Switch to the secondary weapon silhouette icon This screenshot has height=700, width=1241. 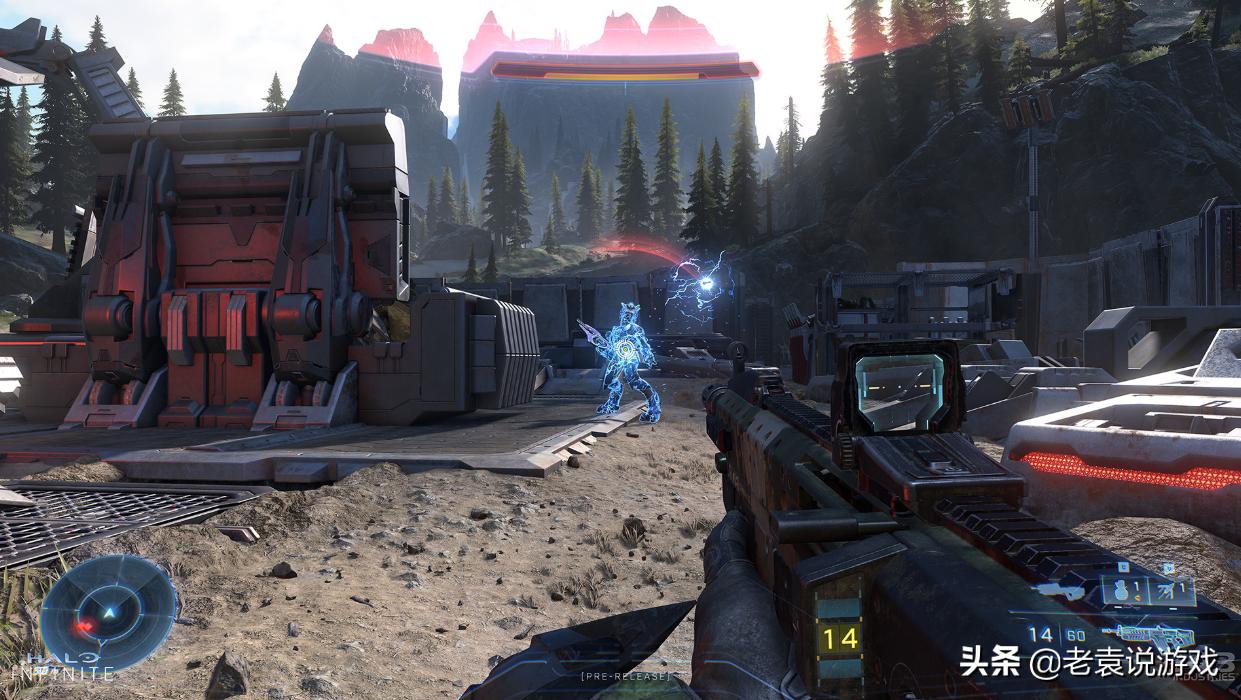tap(1058, 591)
